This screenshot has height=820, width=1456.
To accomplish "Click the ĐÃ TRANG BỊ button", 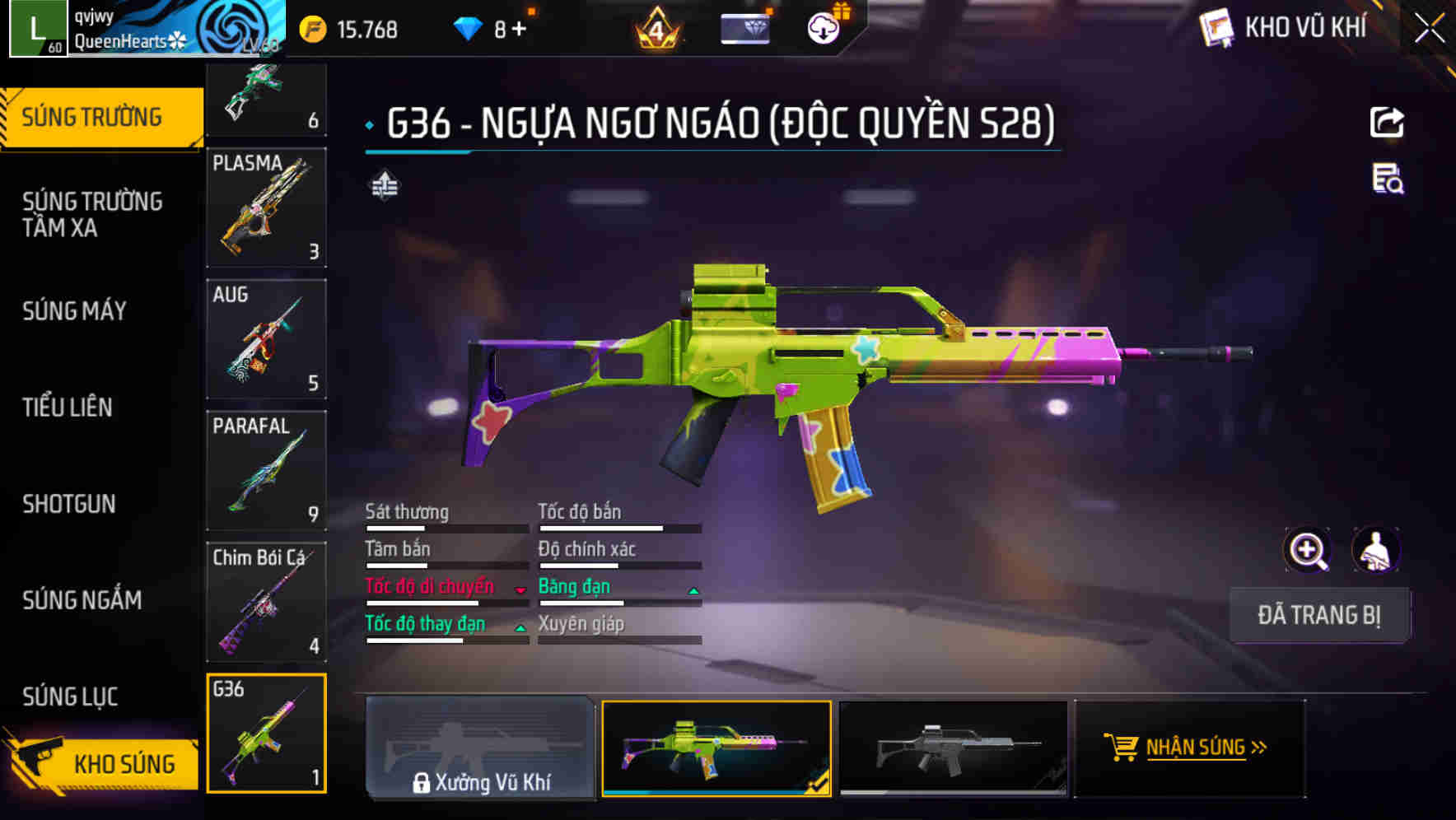I will tap(1320, 615).
